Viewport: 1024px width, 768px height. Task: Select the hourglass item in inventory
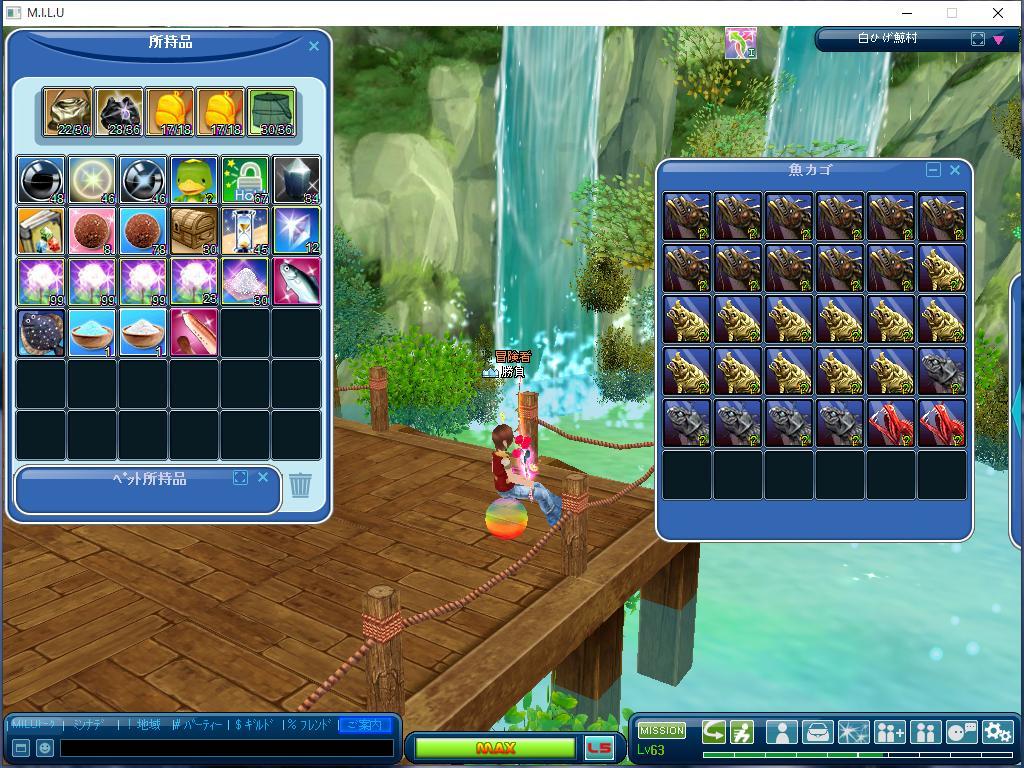pyautogui.click(x=245, y=231)
